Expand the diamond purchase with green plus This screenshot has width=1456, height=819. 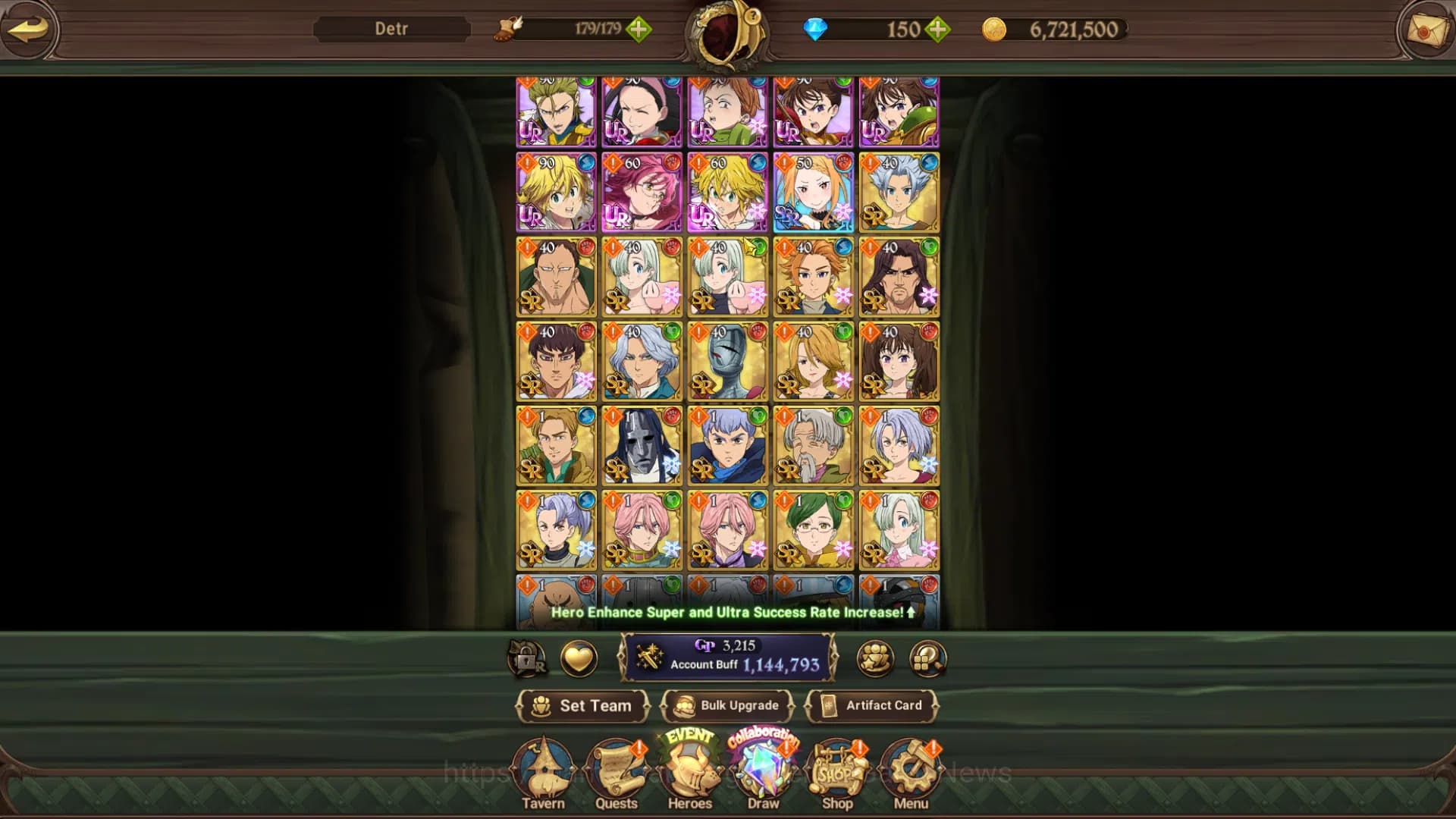pyautogui.click(x=938, y=30)
